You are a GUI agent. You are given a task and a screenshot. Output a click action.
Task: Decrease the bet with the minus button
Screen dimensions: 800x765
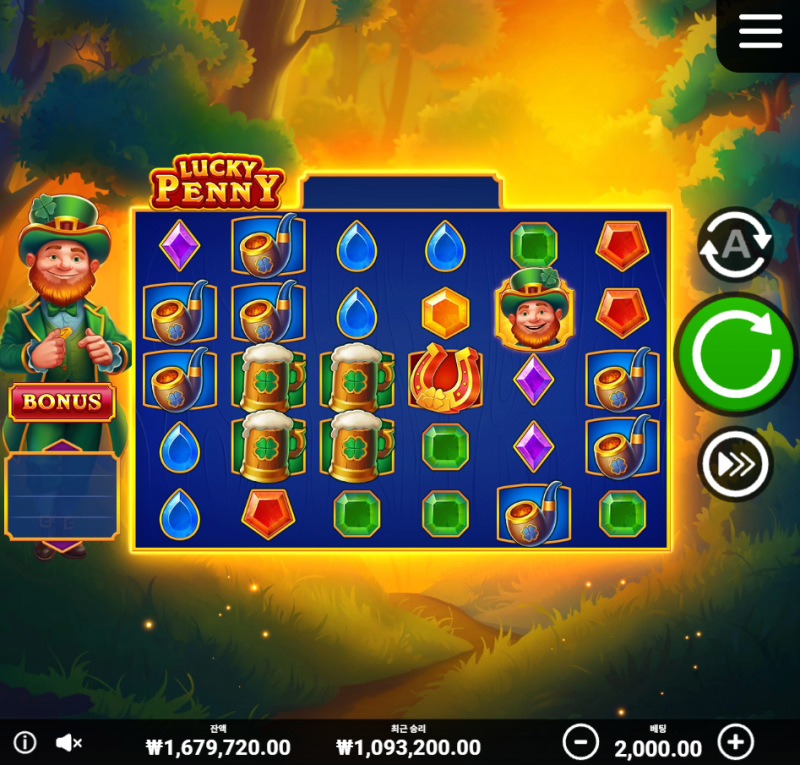[580, 743]
